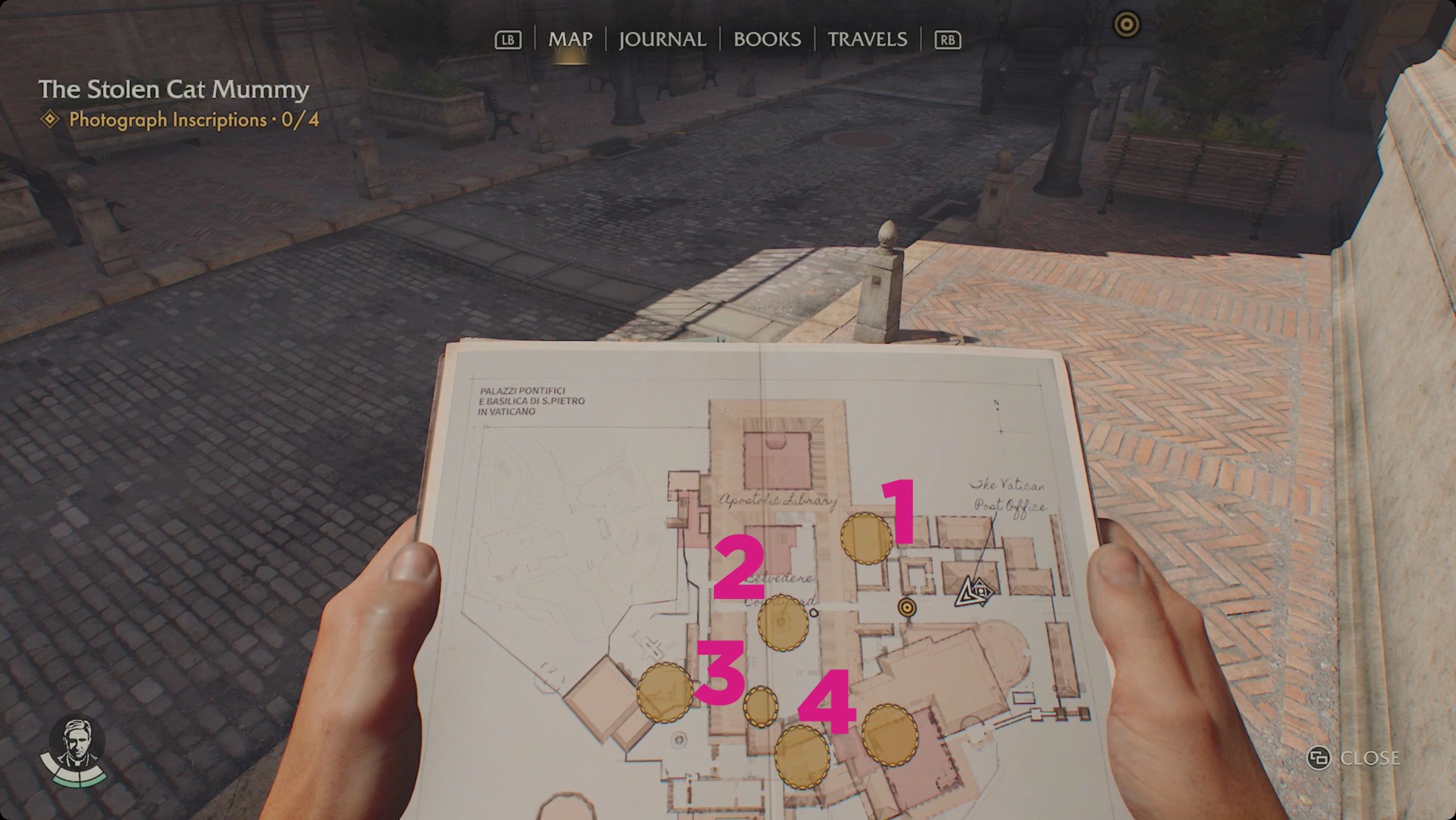Open the BOOKS tab
Screen dimensions: 1456x820
tap(766, 39)
